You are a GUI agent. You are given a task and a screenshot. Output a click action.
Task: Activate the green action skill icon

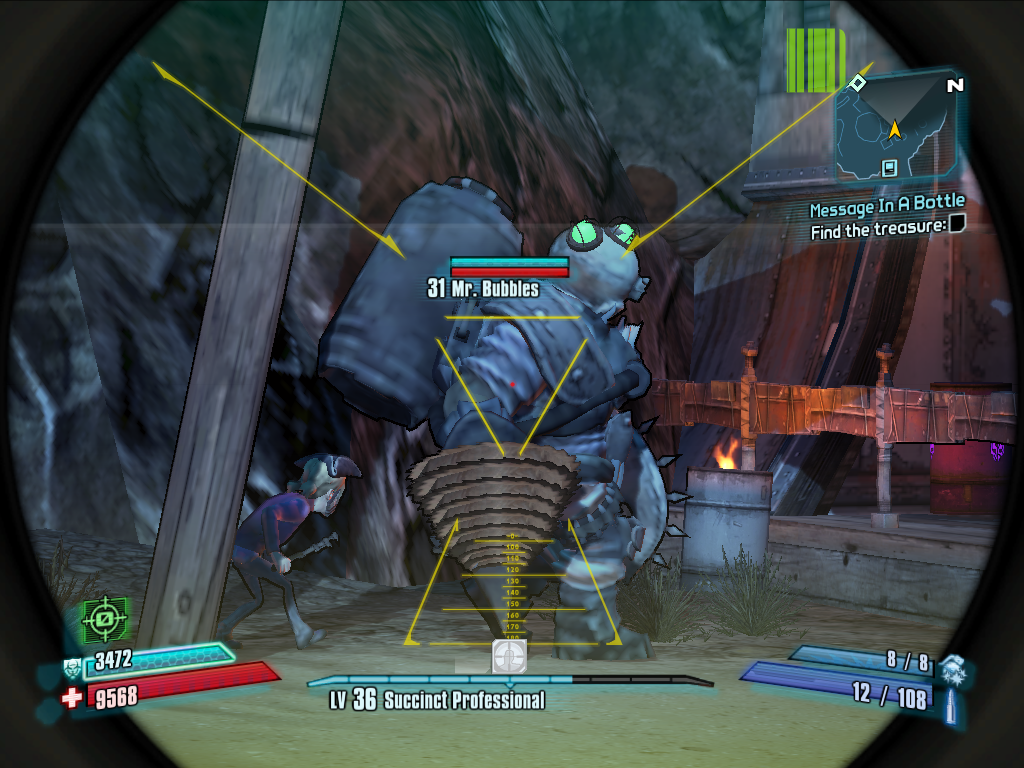point(101,620)
